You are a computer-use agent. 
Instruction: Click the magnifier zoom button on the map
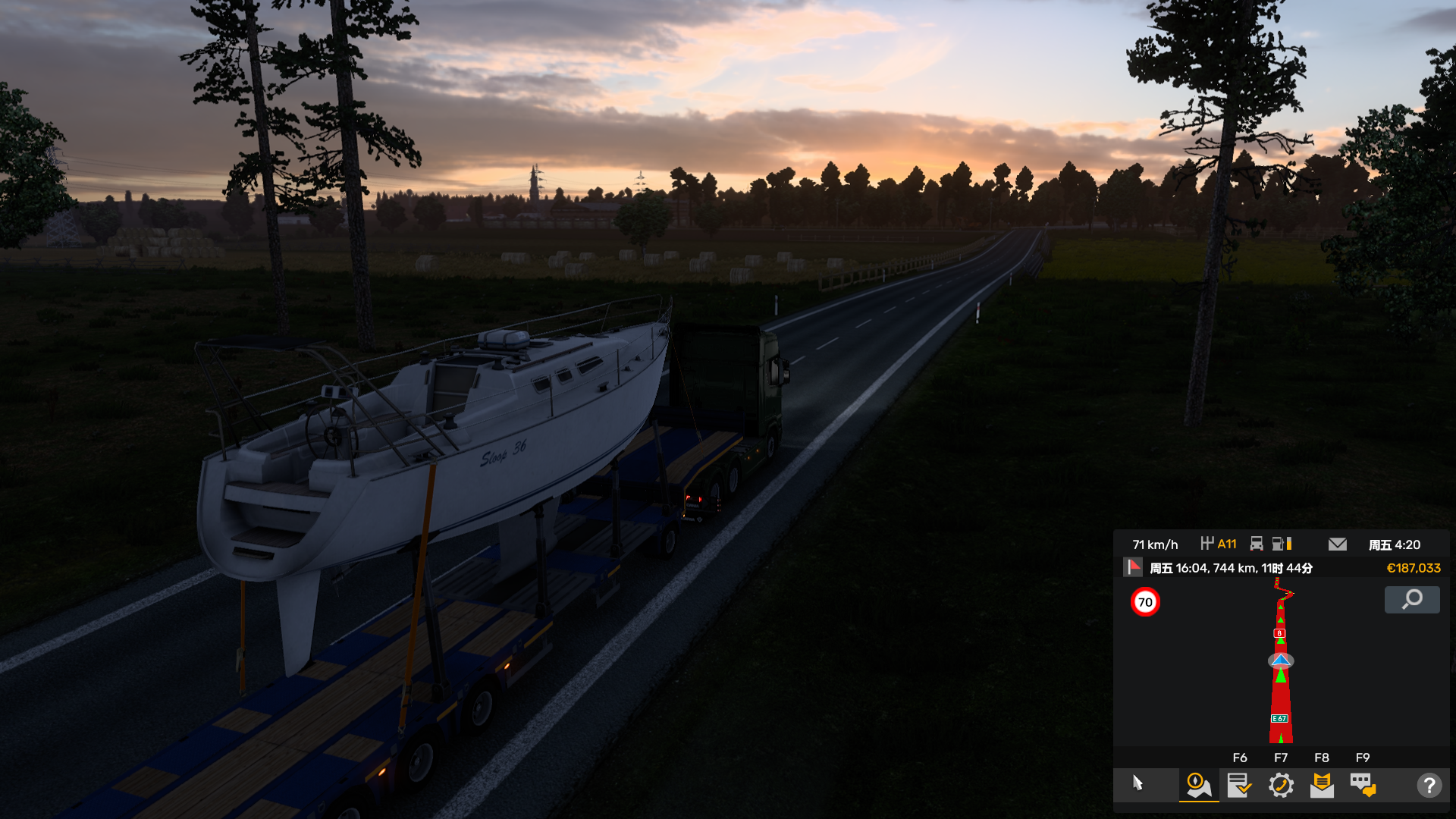tap(1411, 600)
